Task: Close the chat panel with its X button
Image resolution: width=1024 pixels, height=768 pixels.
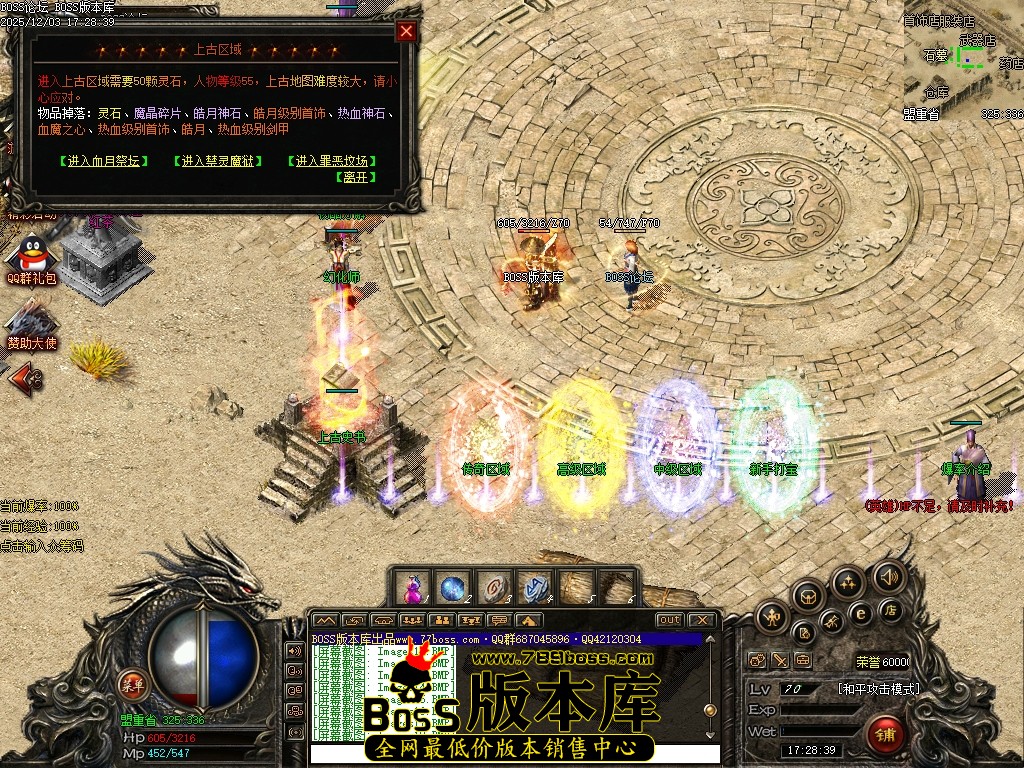Action: 701,621
